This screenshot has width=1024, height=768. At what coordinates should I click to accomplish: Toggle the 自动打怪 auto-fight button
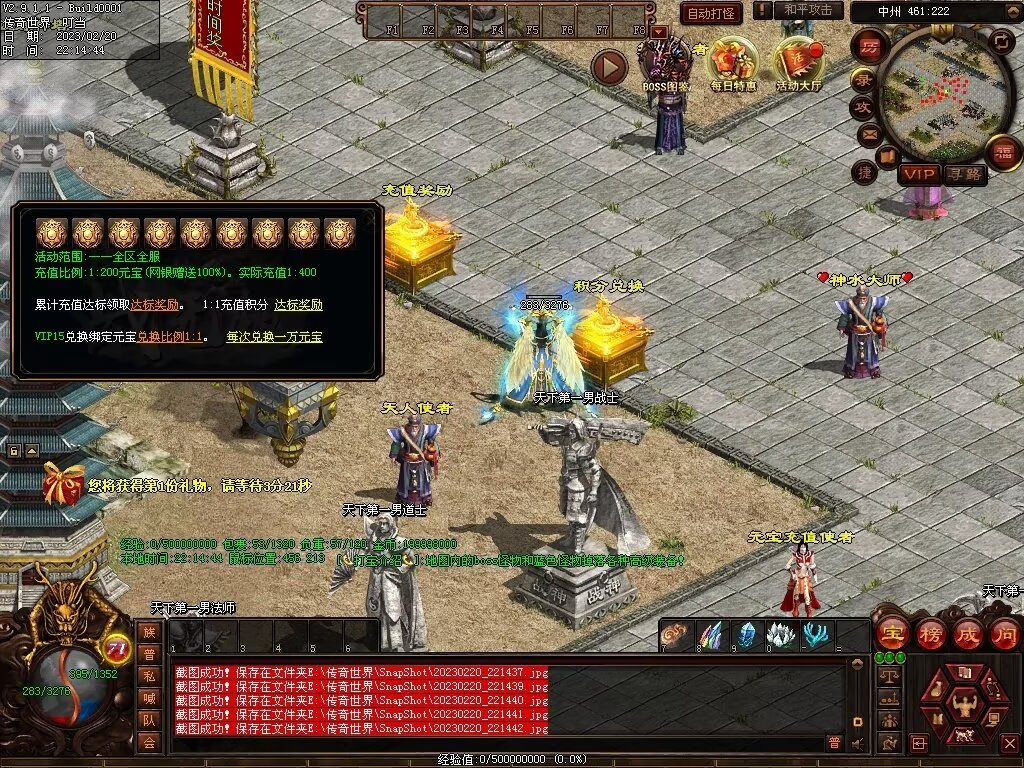711,13
